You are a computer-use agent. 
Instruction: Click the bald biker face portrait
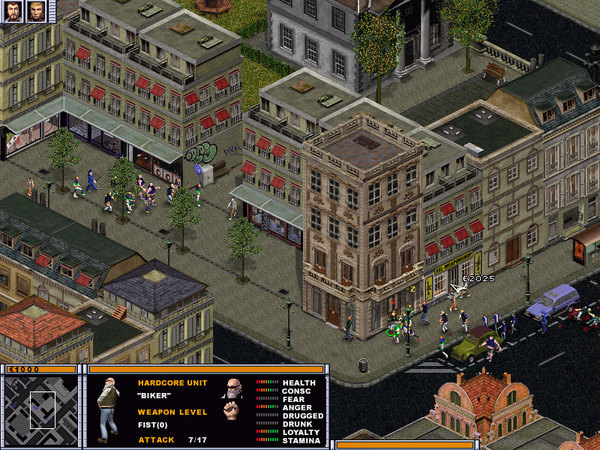tap(233, 390)
